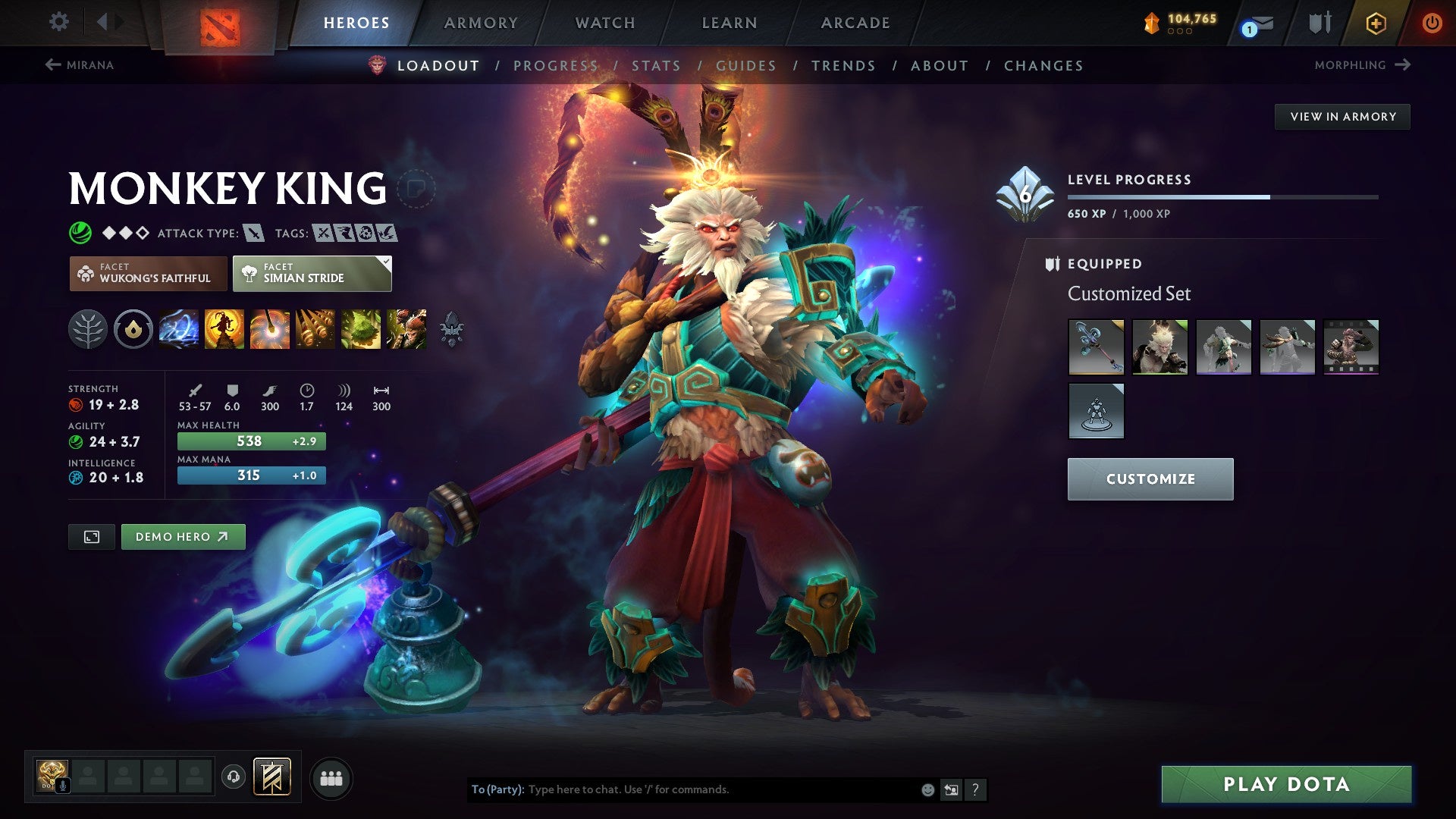The image size is (1456, 819).
Task: Expand the Simian Stride facet dropdown chevron
Action: [x=385, y=263]
